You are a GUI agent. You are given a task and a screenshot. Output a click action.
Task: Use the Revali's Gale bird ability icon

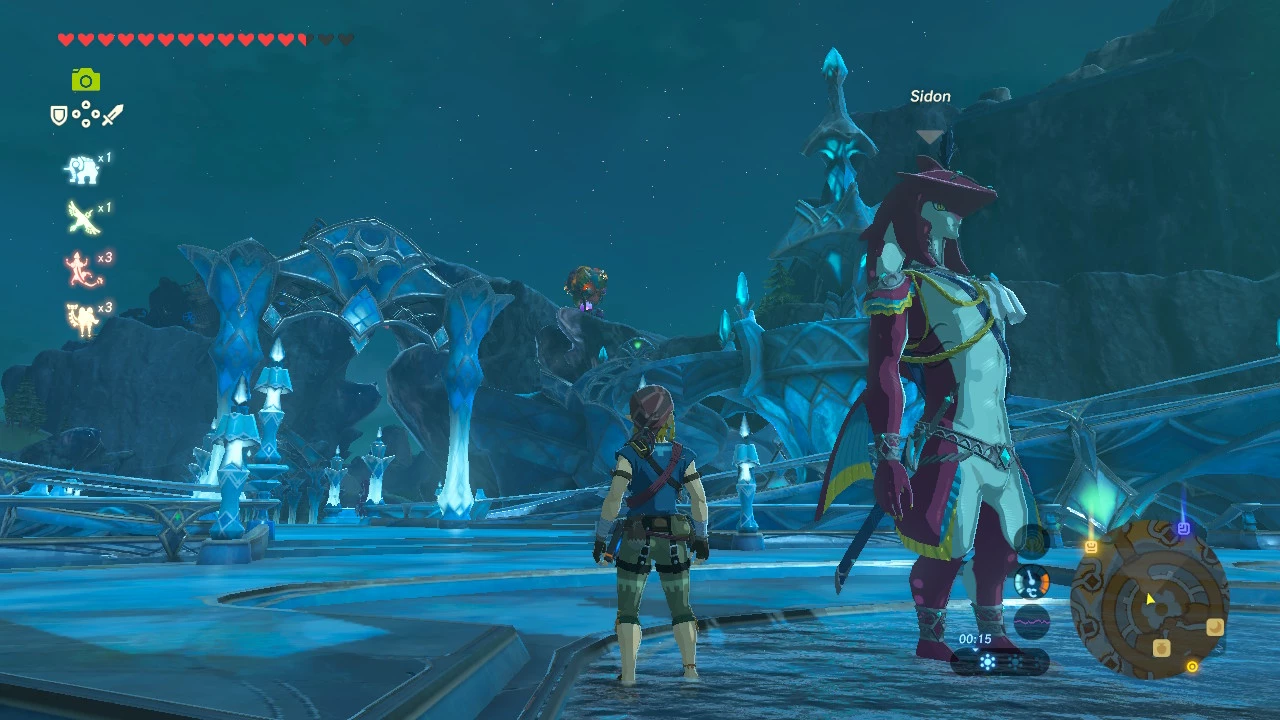click(83, 218)
